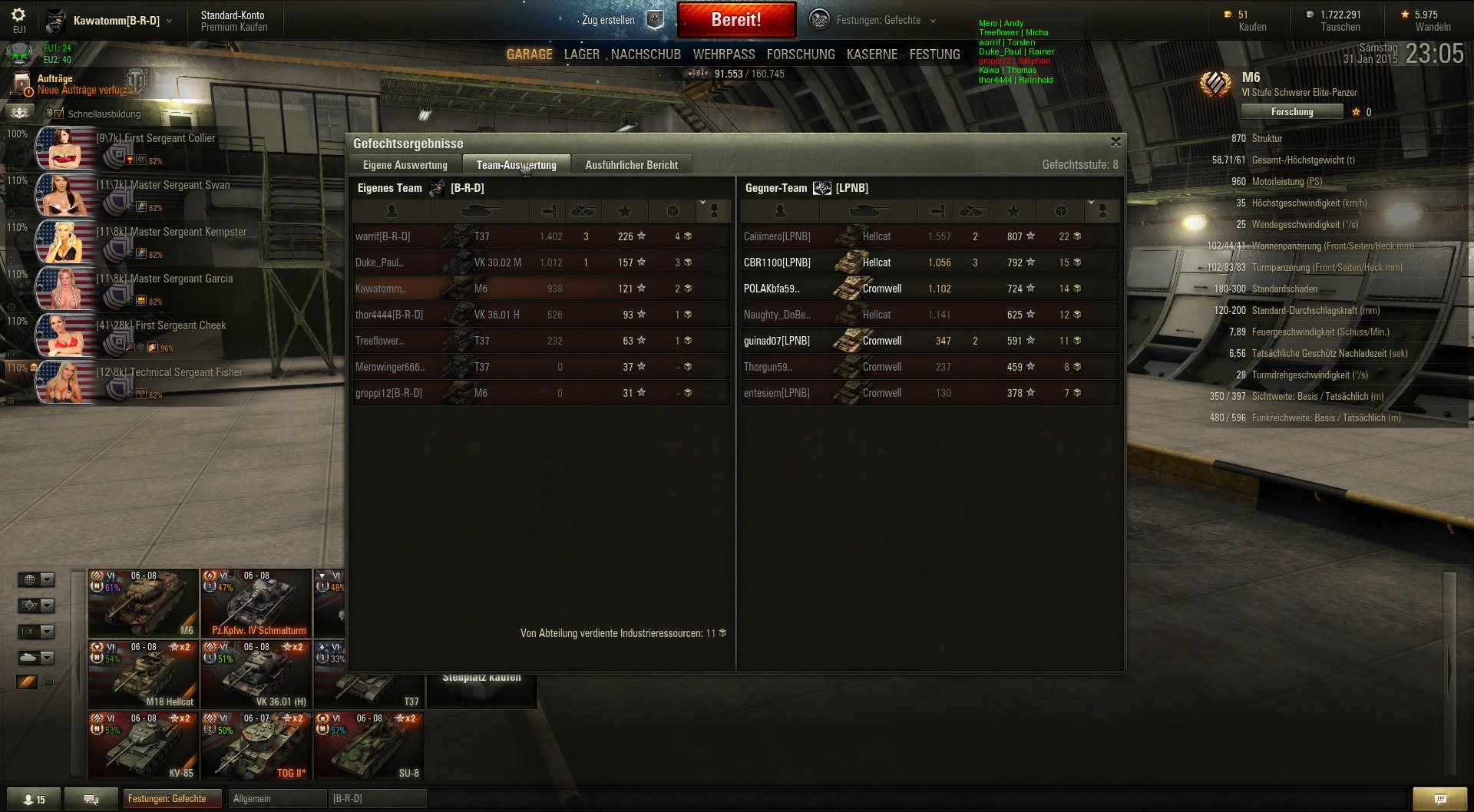The height and width of the screenshot is (812, 1474).
Task: Choose the KV-85 tank from the carousel
Action: pyautogui.click(x=144, y=746)
